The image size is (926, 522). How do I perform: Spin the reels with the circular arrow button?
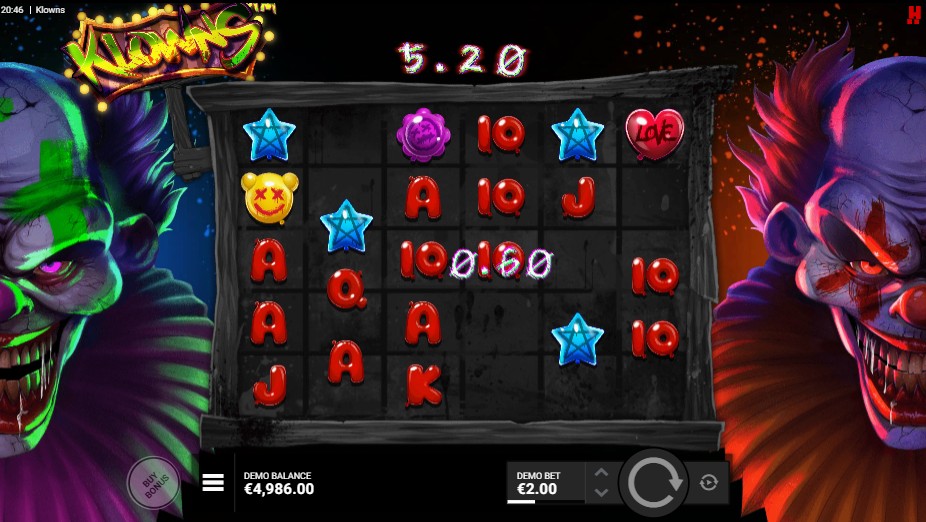pyautogui.click(x=653, y=483)
